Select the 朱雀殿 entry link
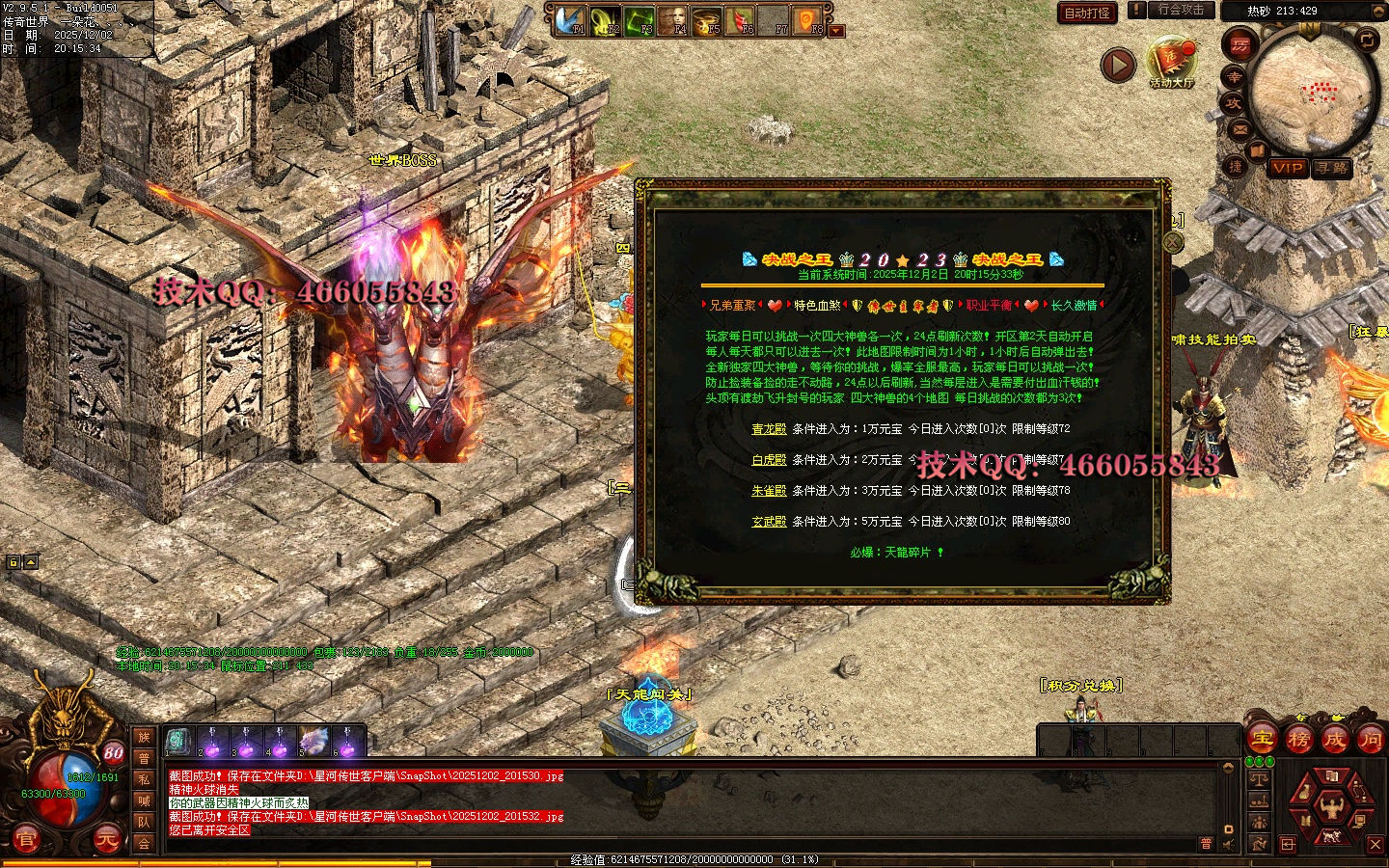1389x868 pixels. pos(769,491)
